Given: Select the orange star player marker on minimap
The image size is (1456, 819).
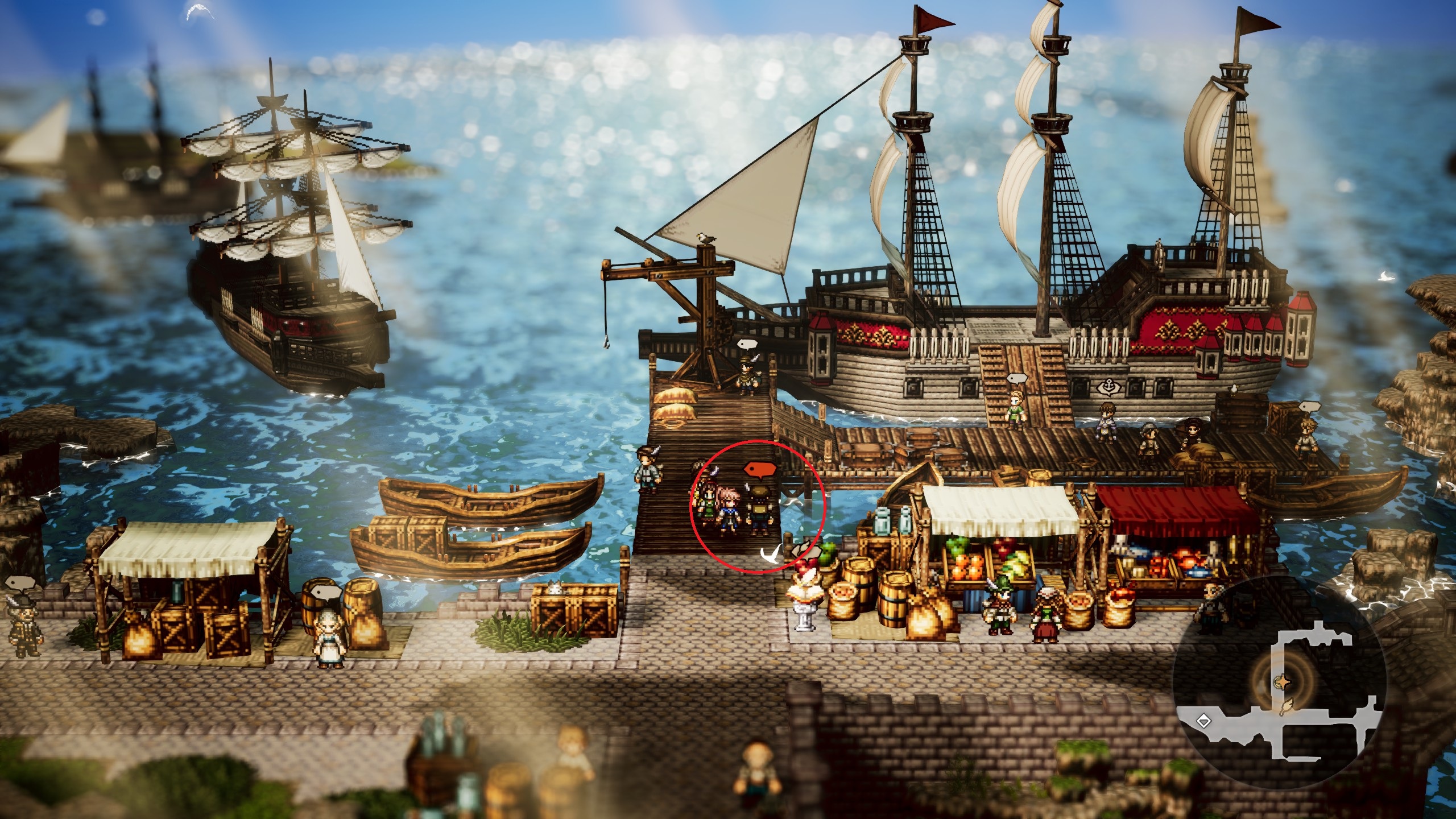Looking at the screenshot, I should 1283,681.
